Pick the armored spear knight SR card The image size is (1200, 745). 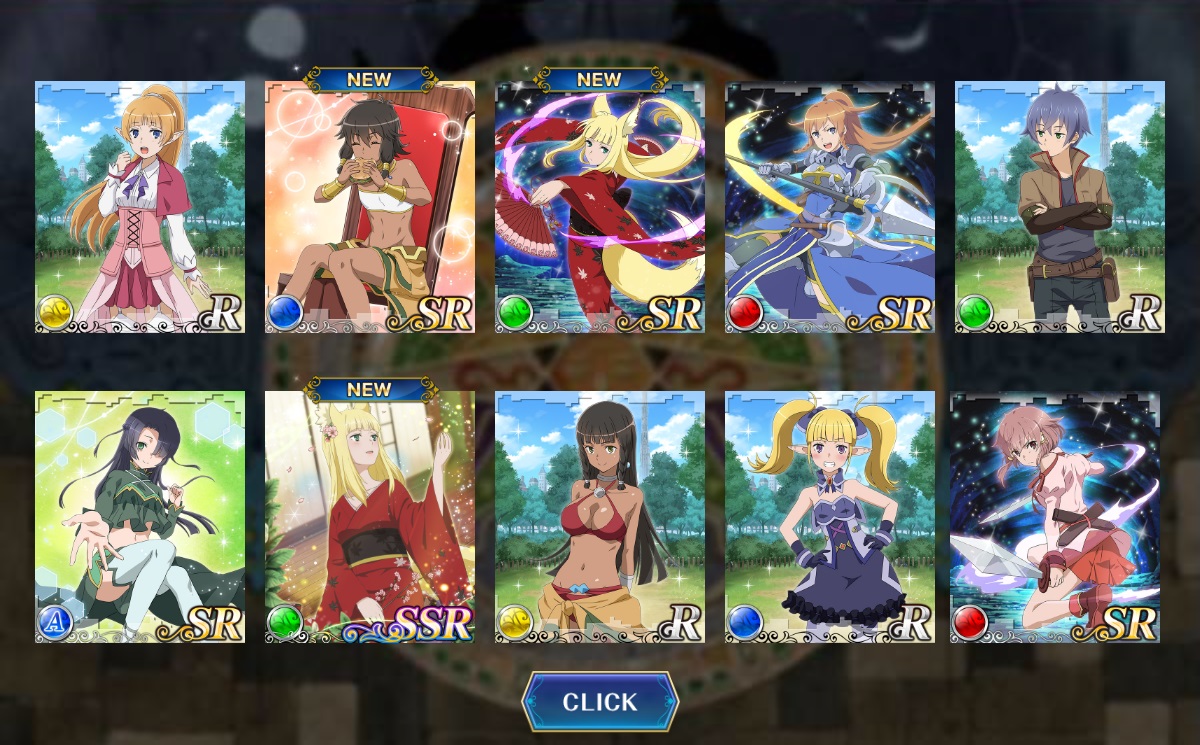[830, 207]
